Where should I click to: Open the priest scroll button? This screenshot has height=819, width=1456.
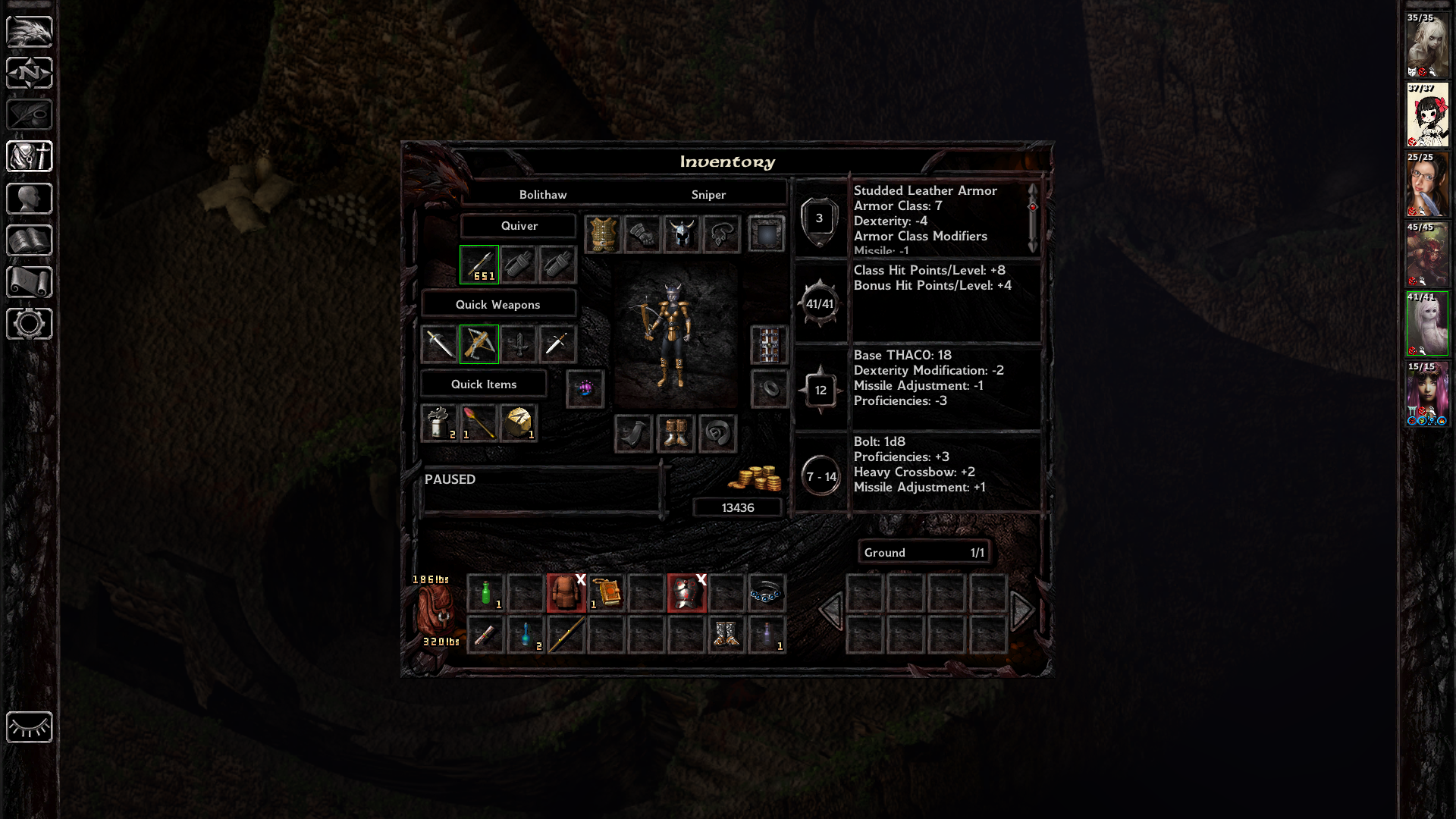[30, 282]
